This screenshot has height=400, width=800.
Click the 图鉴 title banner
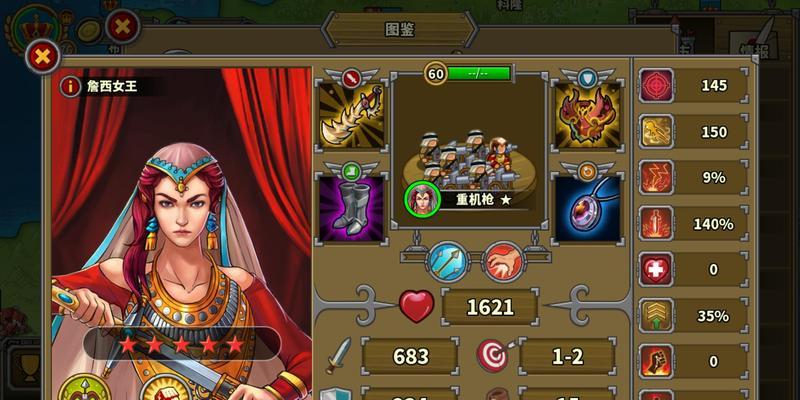click(x=400, y=29)
